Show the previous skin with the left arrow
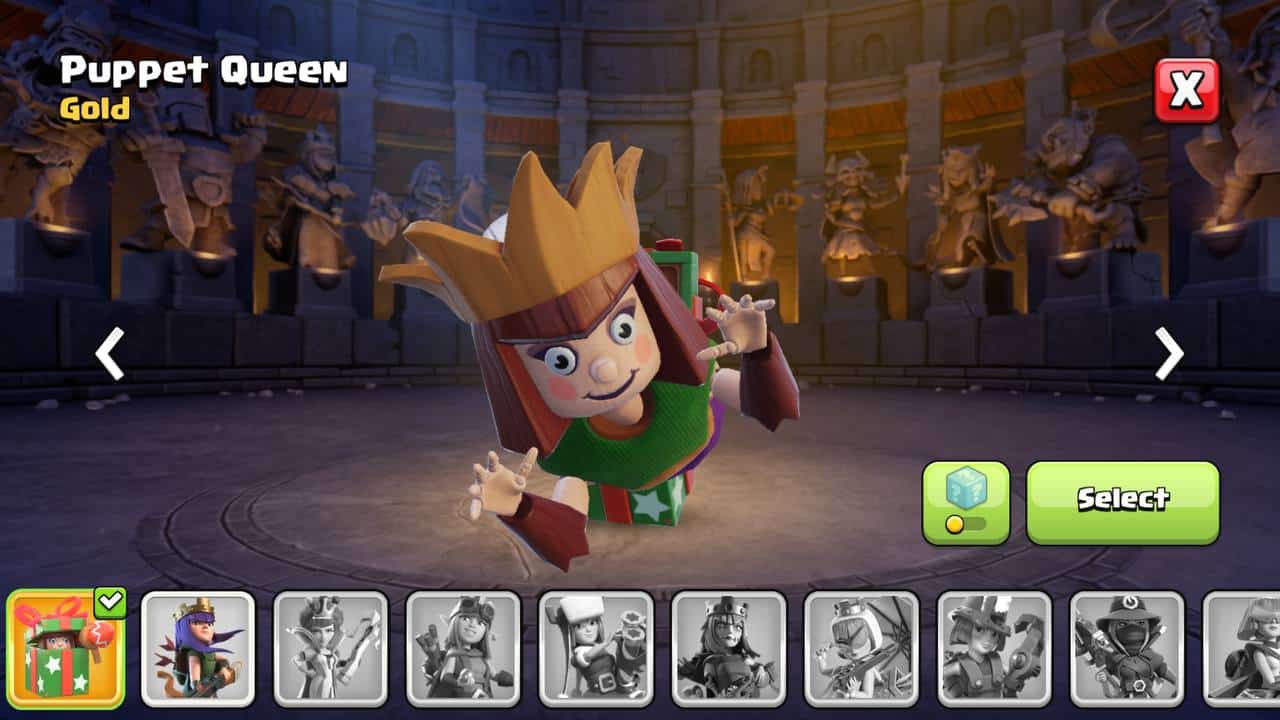Viewport: 1280px width, 720px height. pos(109,354)
